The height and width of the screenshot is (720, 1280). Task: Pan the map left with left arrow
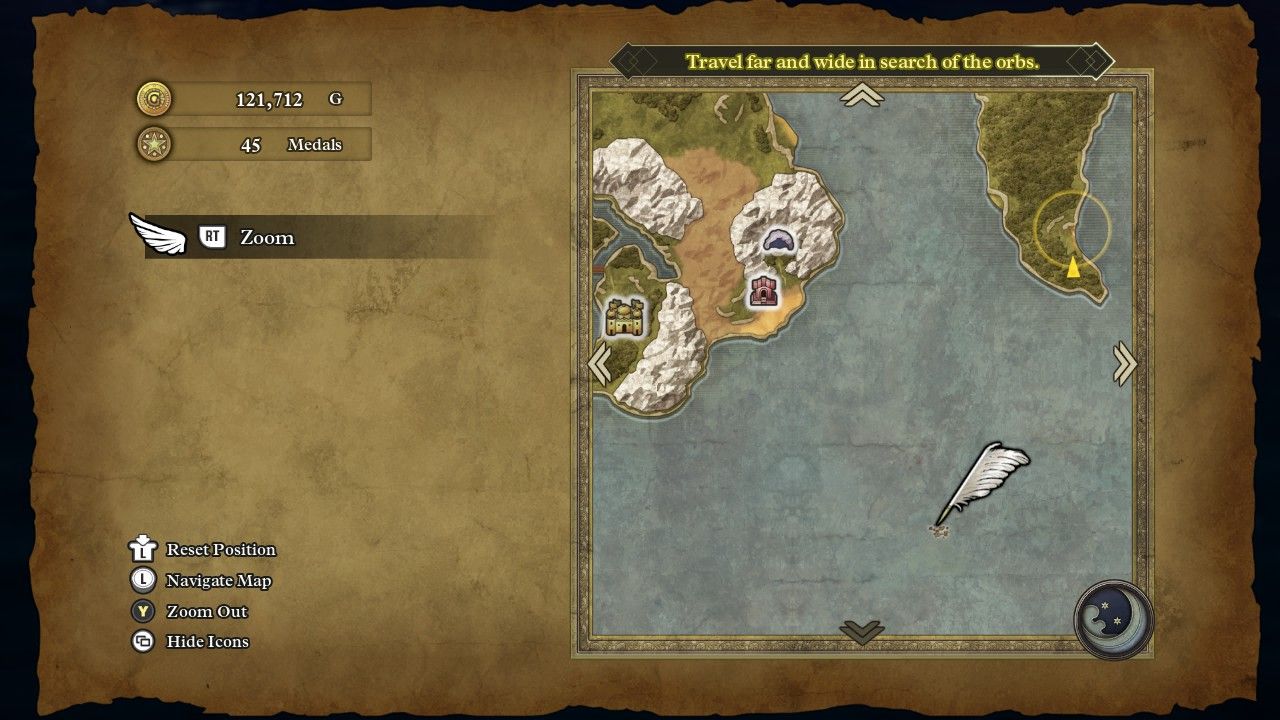pos(600,364)
